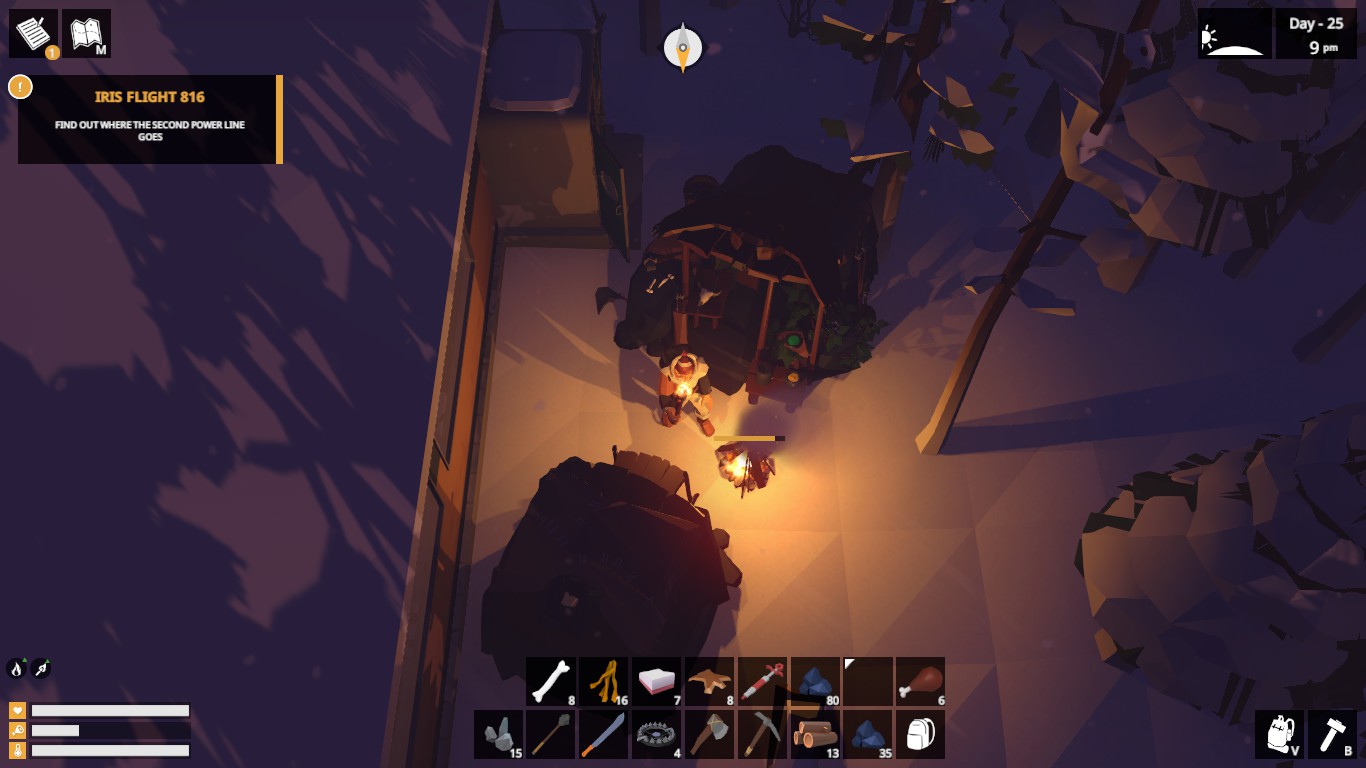
Task: Select the pickaxe from the hotbar
Action: pos(763,734)
